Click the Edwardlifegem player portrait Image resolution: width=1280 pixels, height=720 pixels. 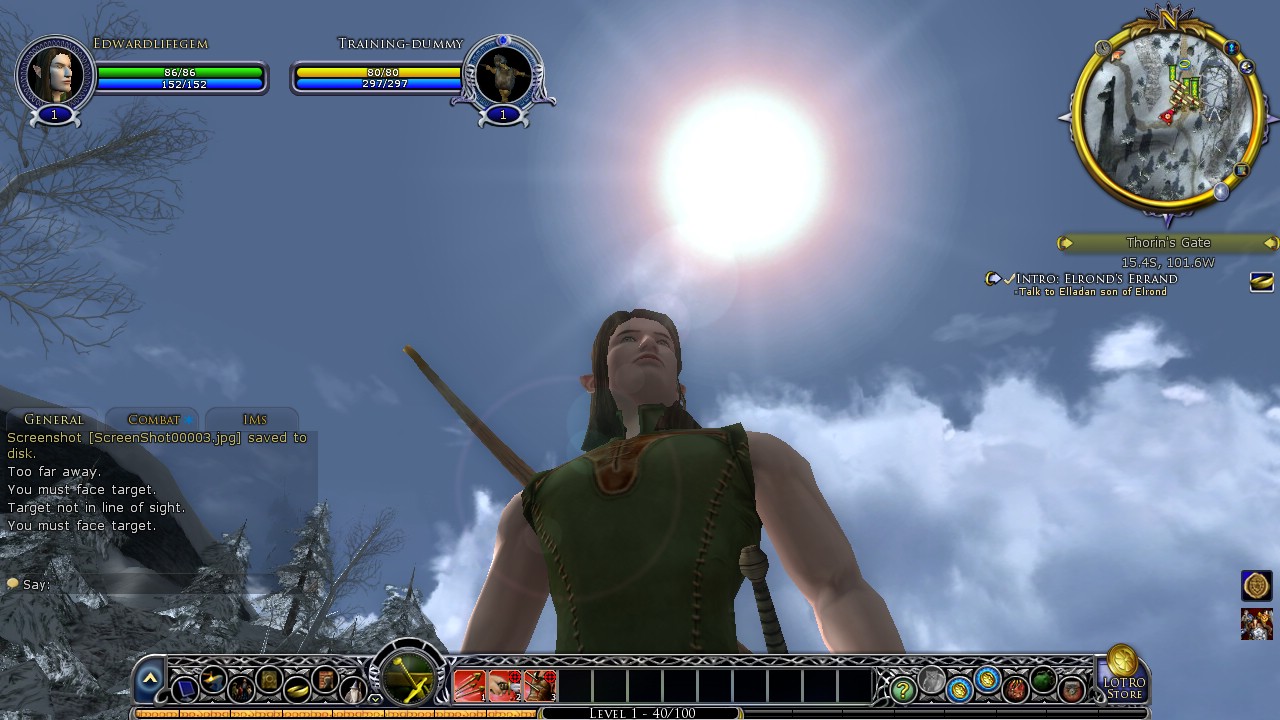[54, 76]
